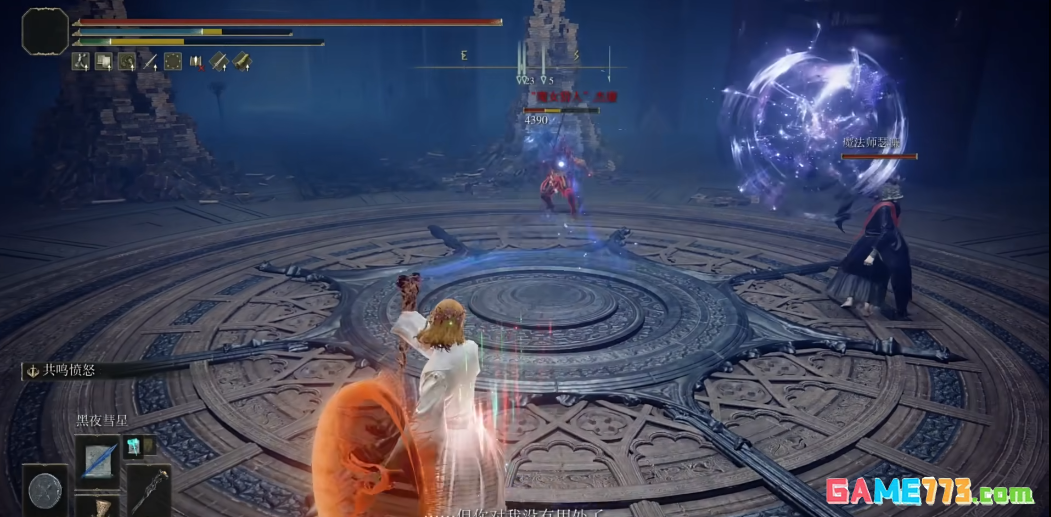Click the scroll with red X status icon

click(x=195, y=62)
